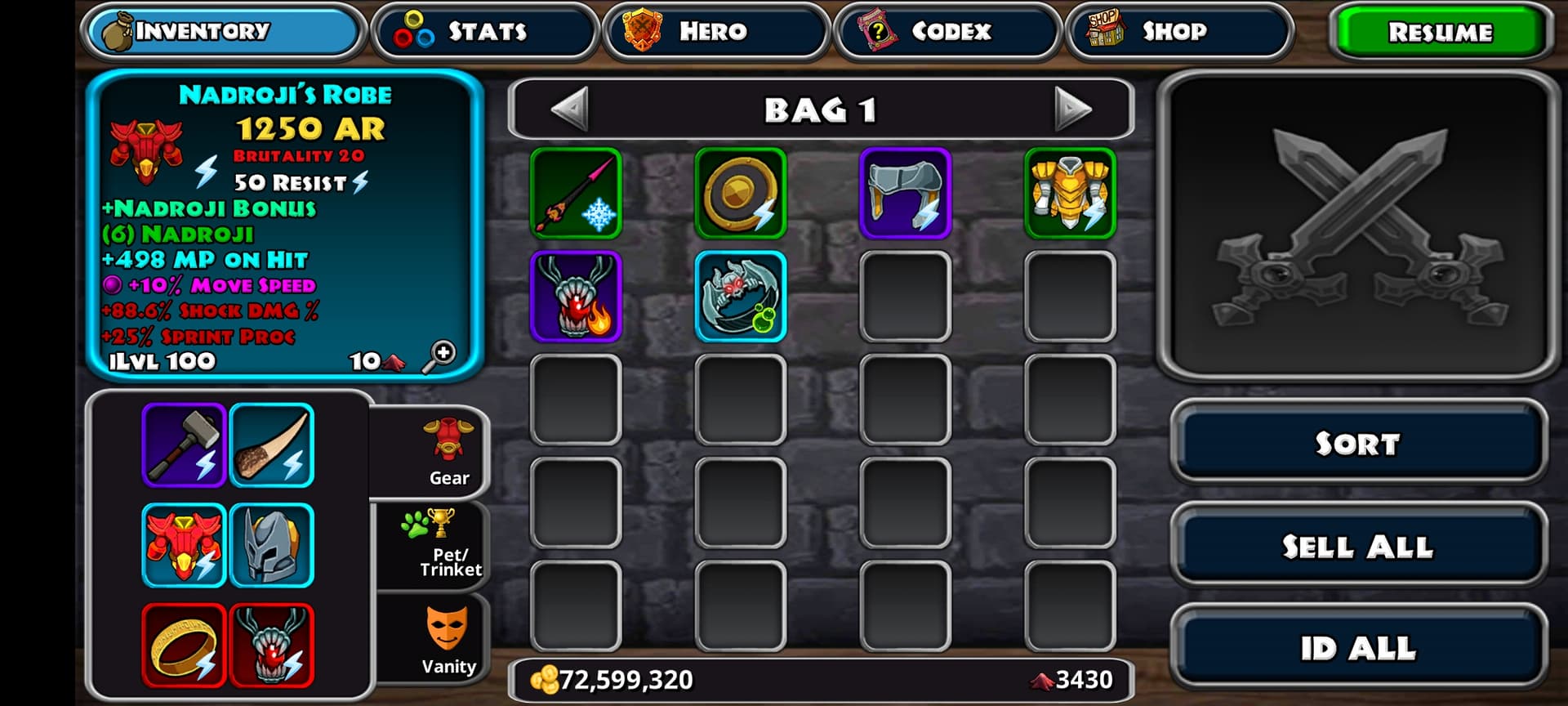Show the next bag with right arrow
This screenshot has height=706, width=1568.
pyautogui.click(x=1072, y=109)
